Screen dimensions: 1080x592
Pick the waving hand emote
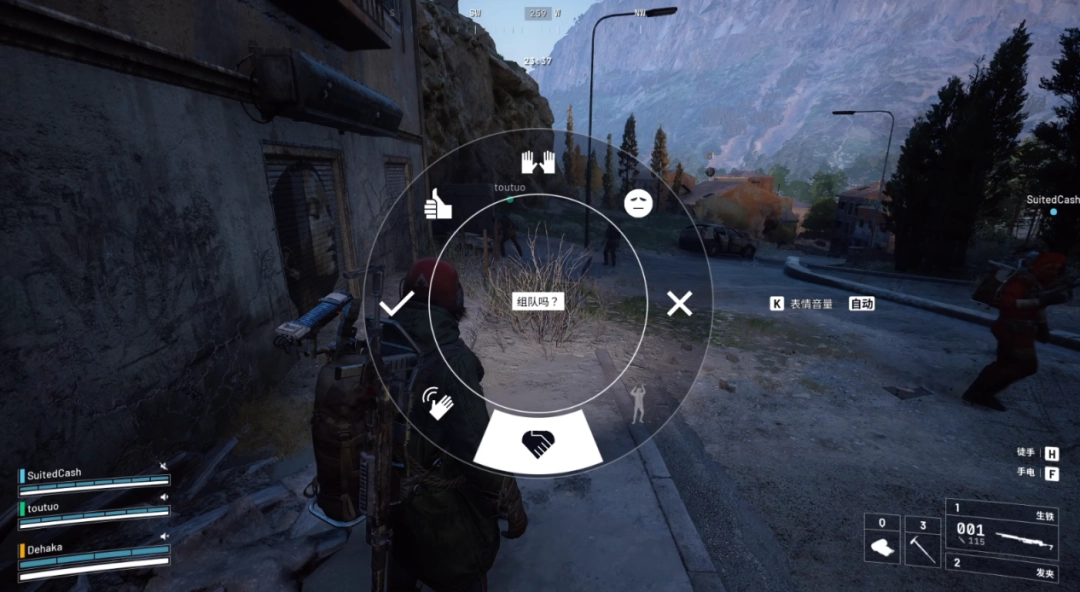coord(437,402)
